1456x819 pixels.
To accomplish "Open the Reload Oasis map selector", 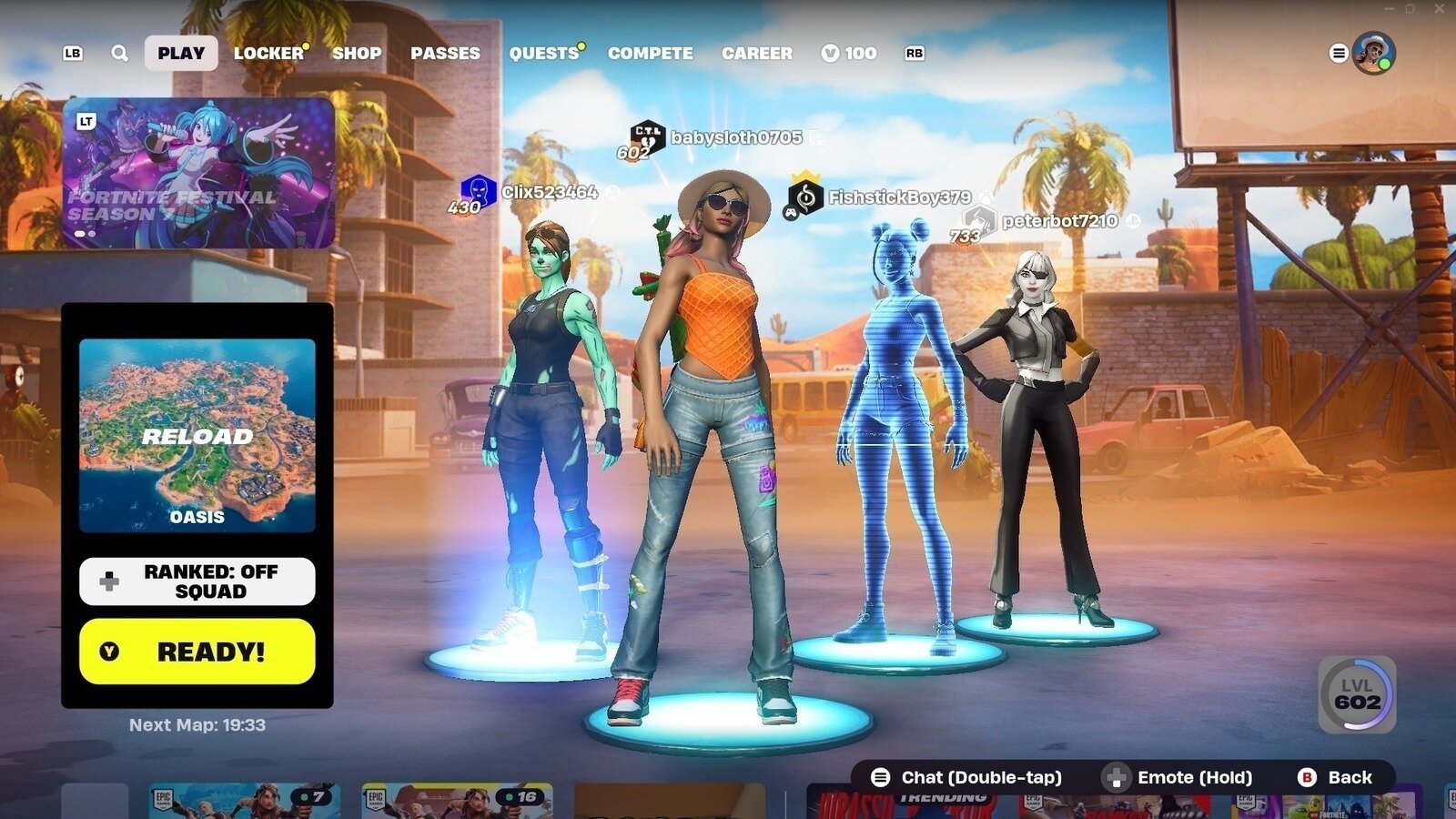I will (x=197, y=435).
